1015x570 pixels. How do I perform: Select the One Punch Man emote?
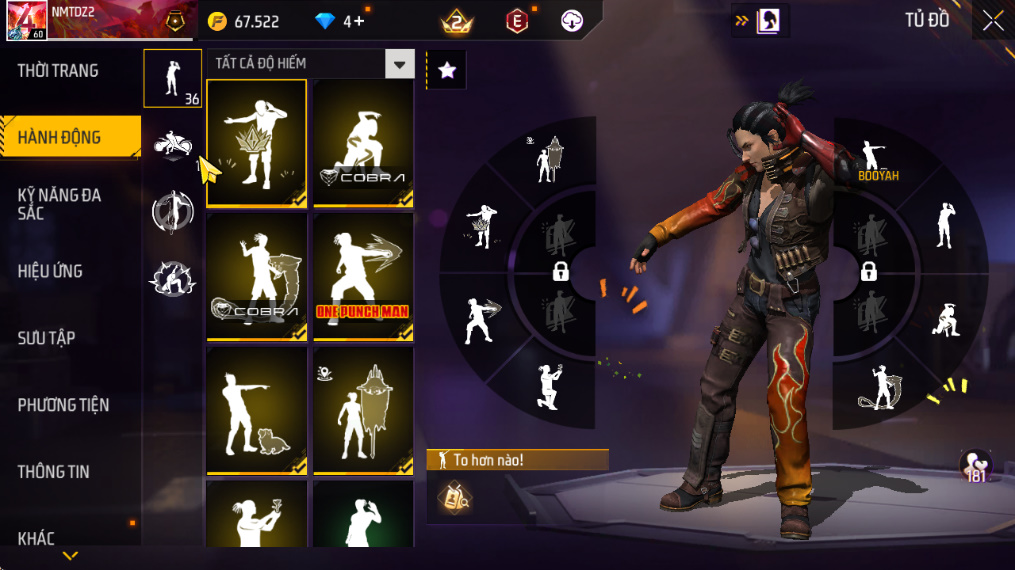363,276
